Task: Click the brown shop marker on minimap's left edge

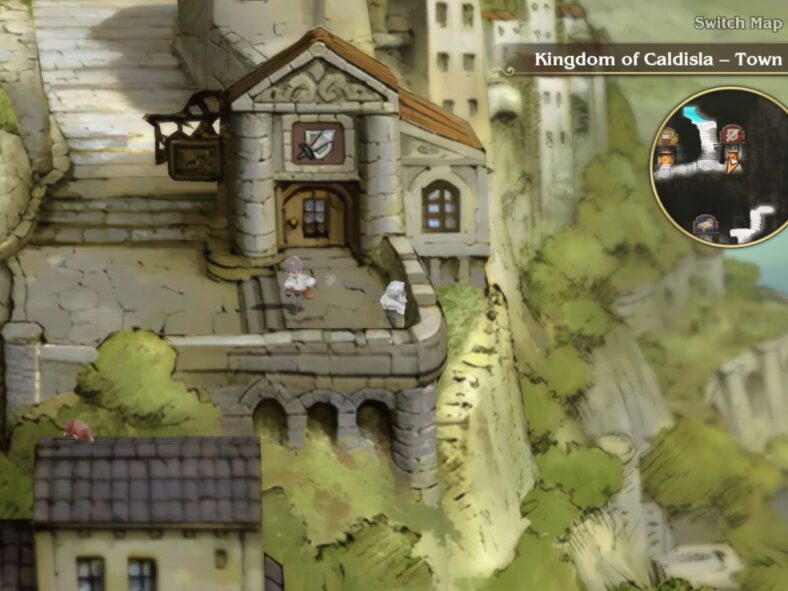Action: [x=667, y=141]
